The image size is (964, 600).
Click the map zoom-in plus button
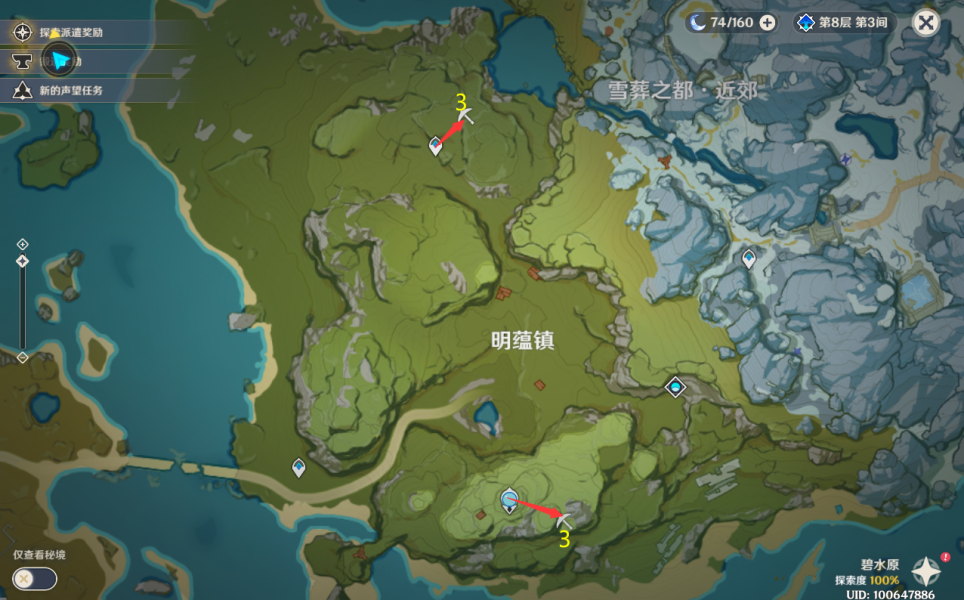click(22, 244)
